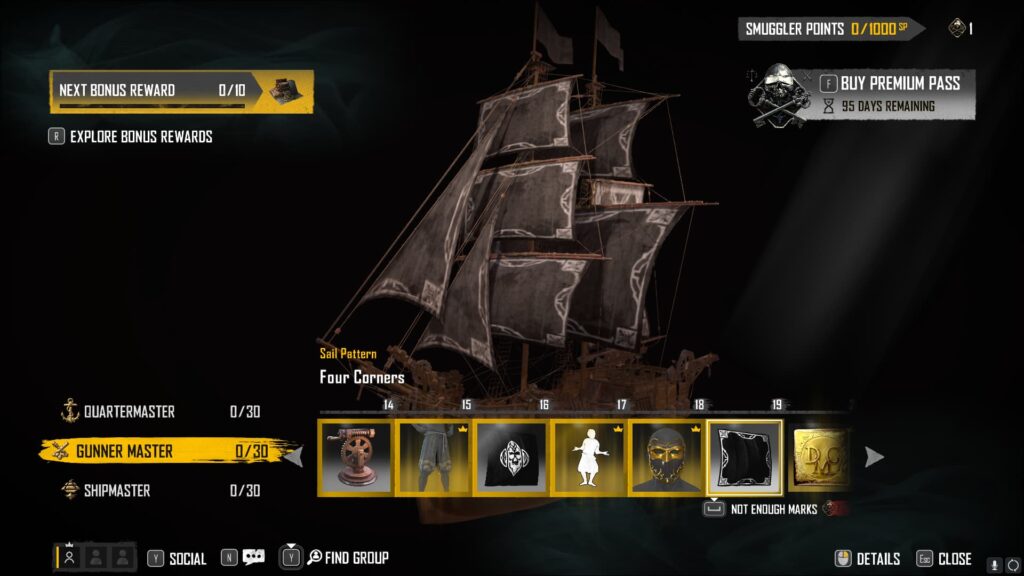The width and height of the screenshot is (1024, 576).
Task: Select the gold mask headgear reward
Action: tap(667, 457)
